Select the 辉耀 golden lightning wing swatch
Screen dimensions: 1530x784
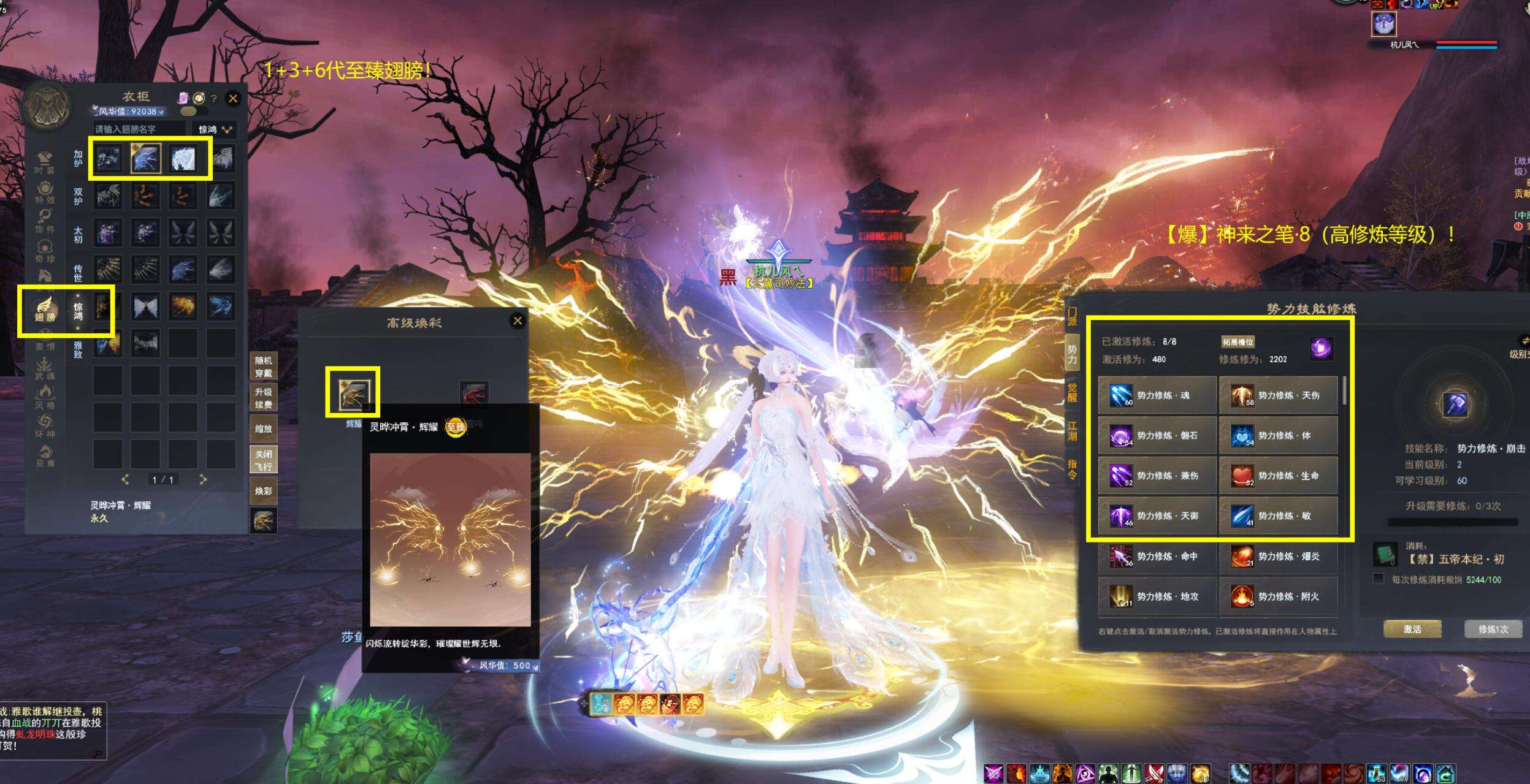click(353, 393)
